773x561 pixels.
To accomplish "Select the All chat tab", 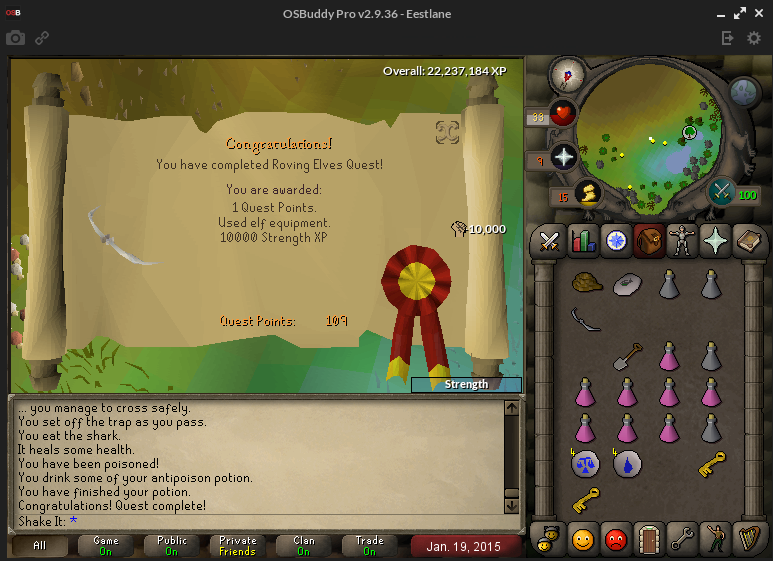I will click(x=39, y=546).
